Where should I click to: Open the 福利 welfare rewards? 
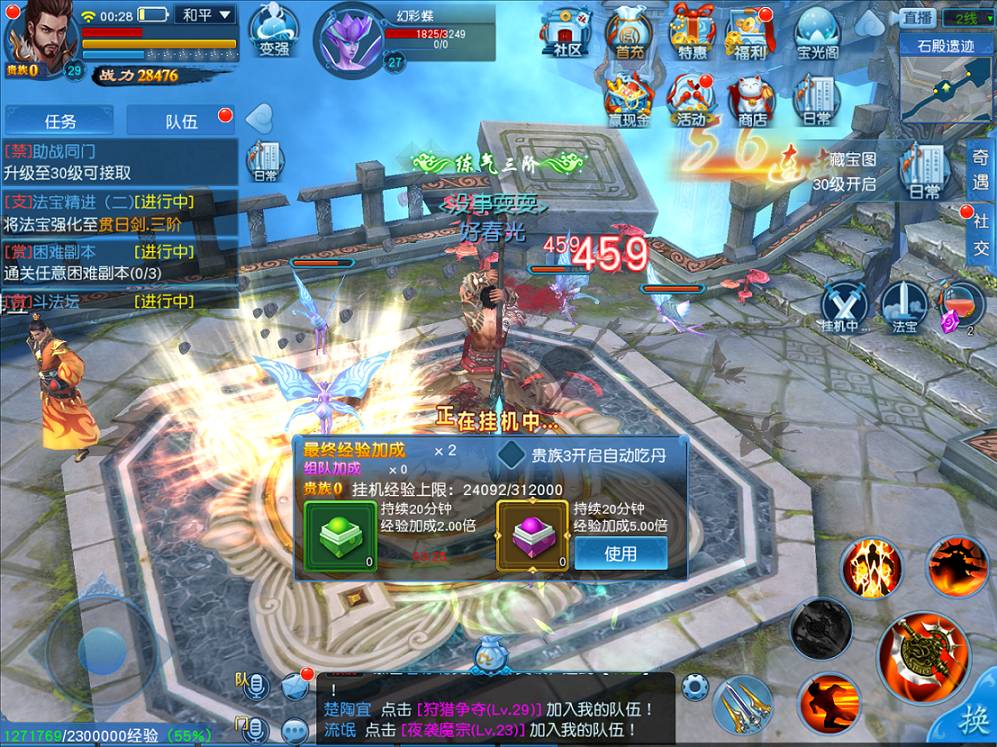752,32
